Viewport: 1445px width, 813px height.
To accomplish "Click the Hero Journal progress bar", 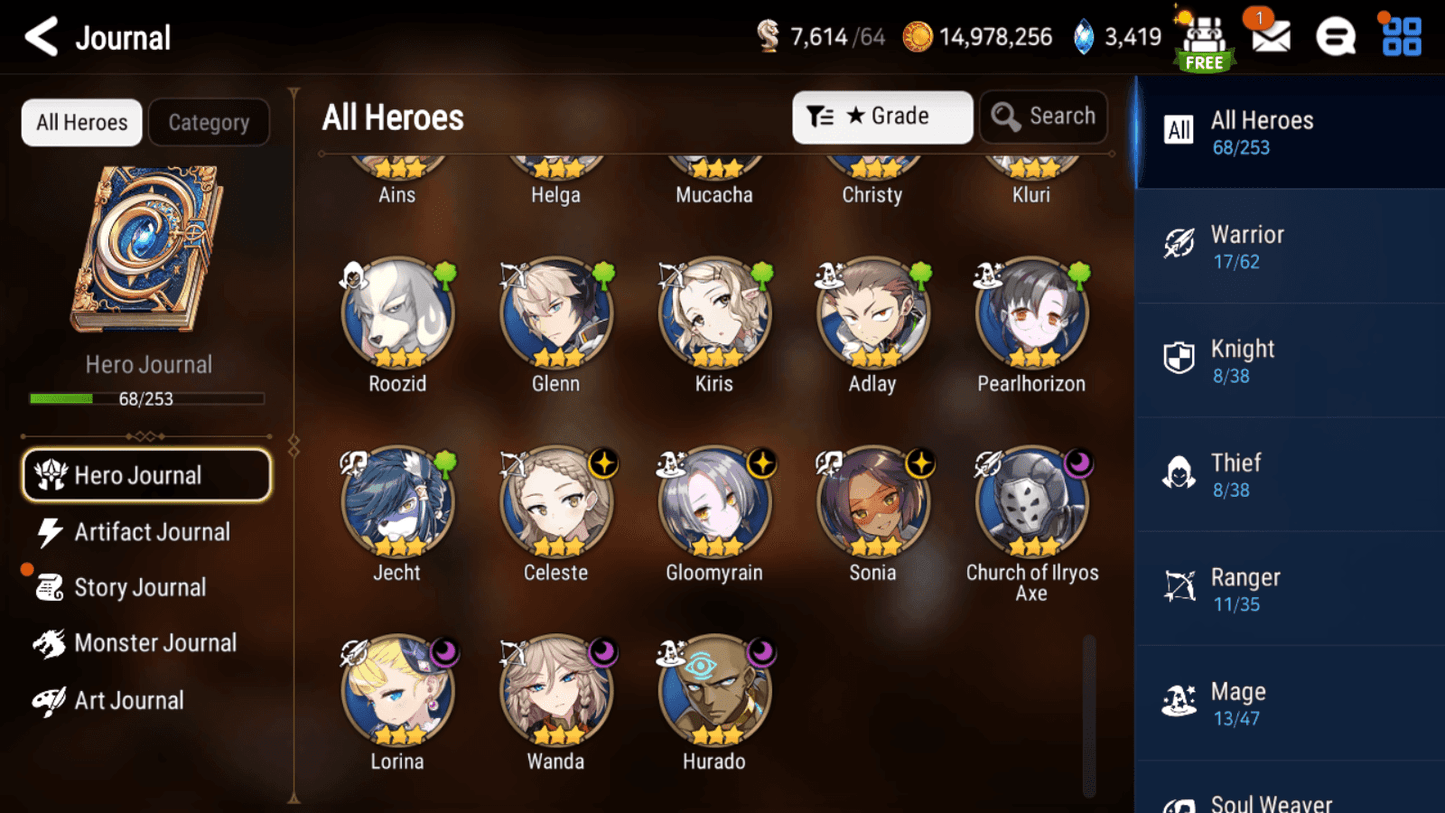I will click(x=148, y=399).
